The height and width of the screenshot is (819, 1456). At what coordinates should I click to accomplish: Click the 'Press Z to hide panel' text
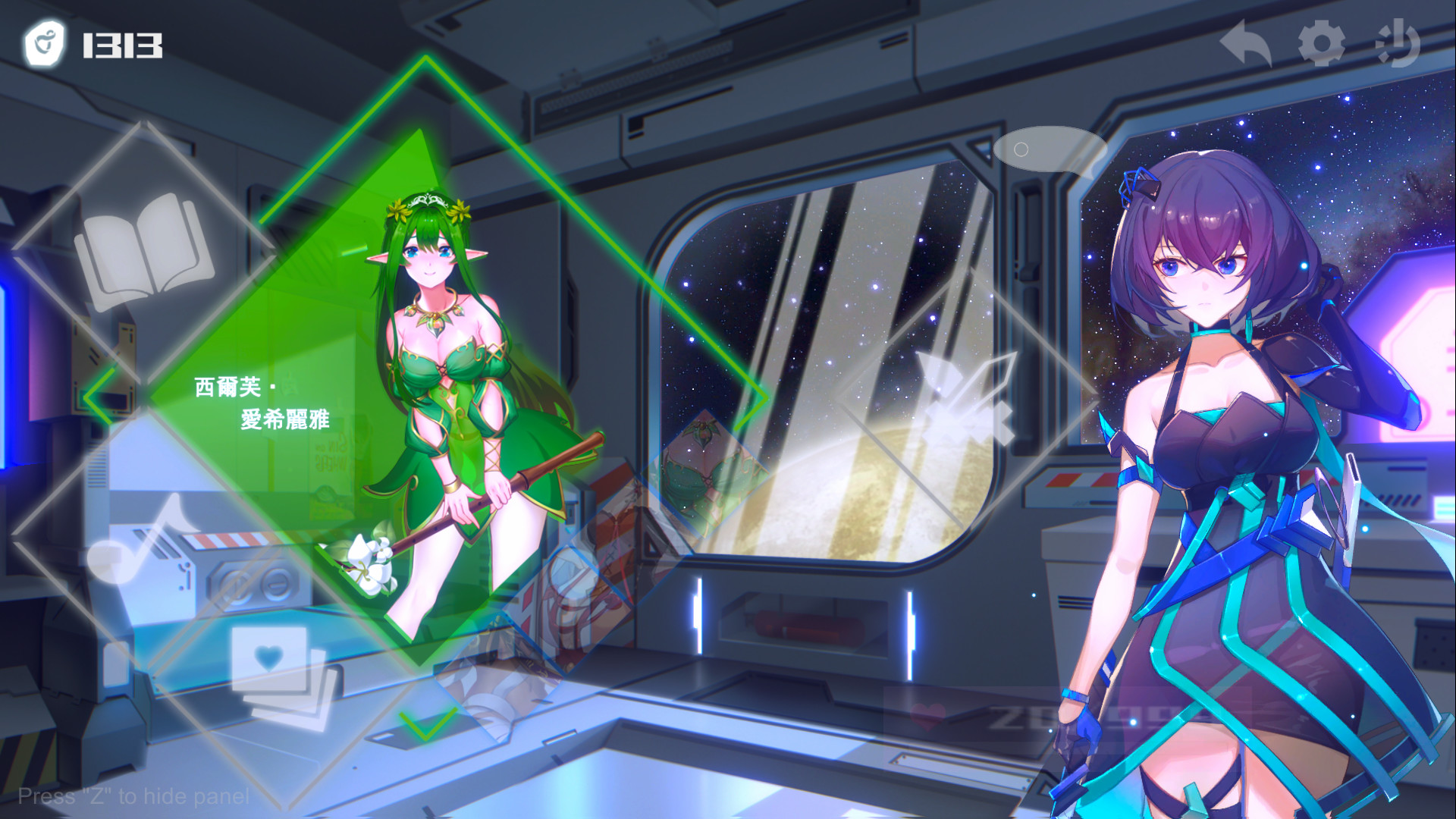pos(134,796)
